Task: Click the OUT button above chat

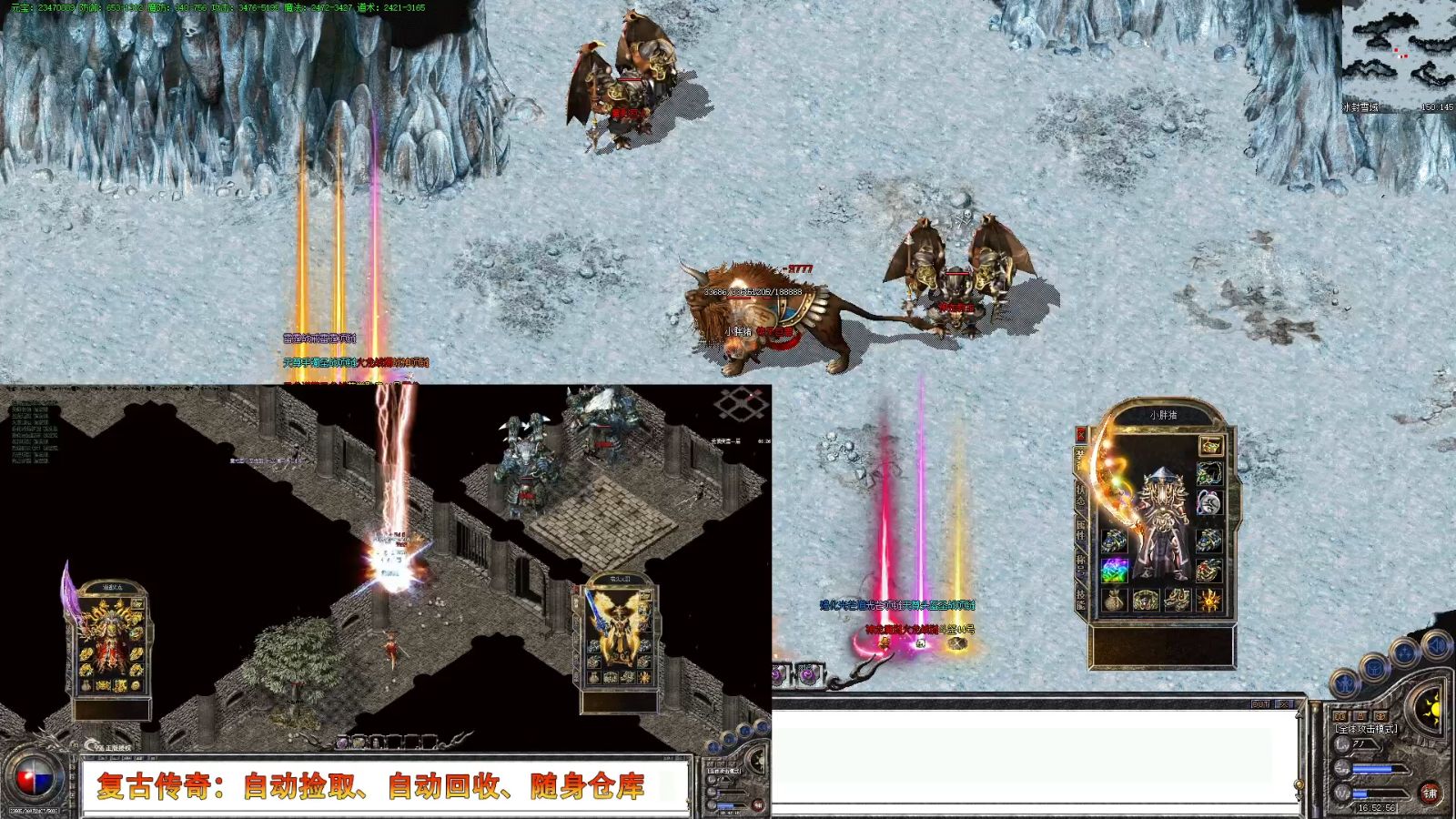Action: 1260,704
